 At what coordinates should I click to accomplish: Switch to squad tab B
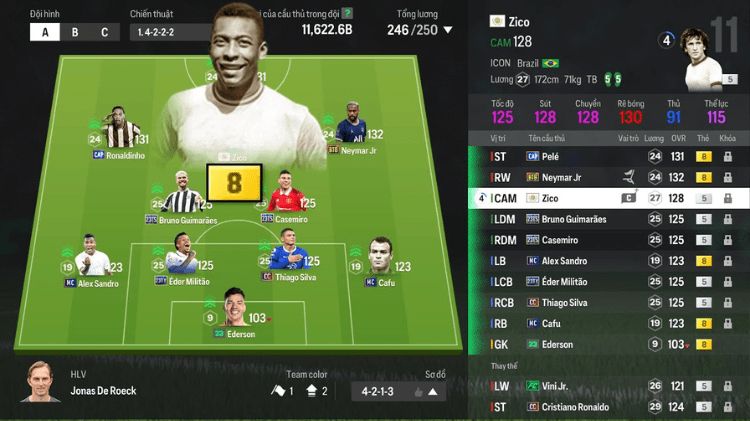tap(74, 32)
